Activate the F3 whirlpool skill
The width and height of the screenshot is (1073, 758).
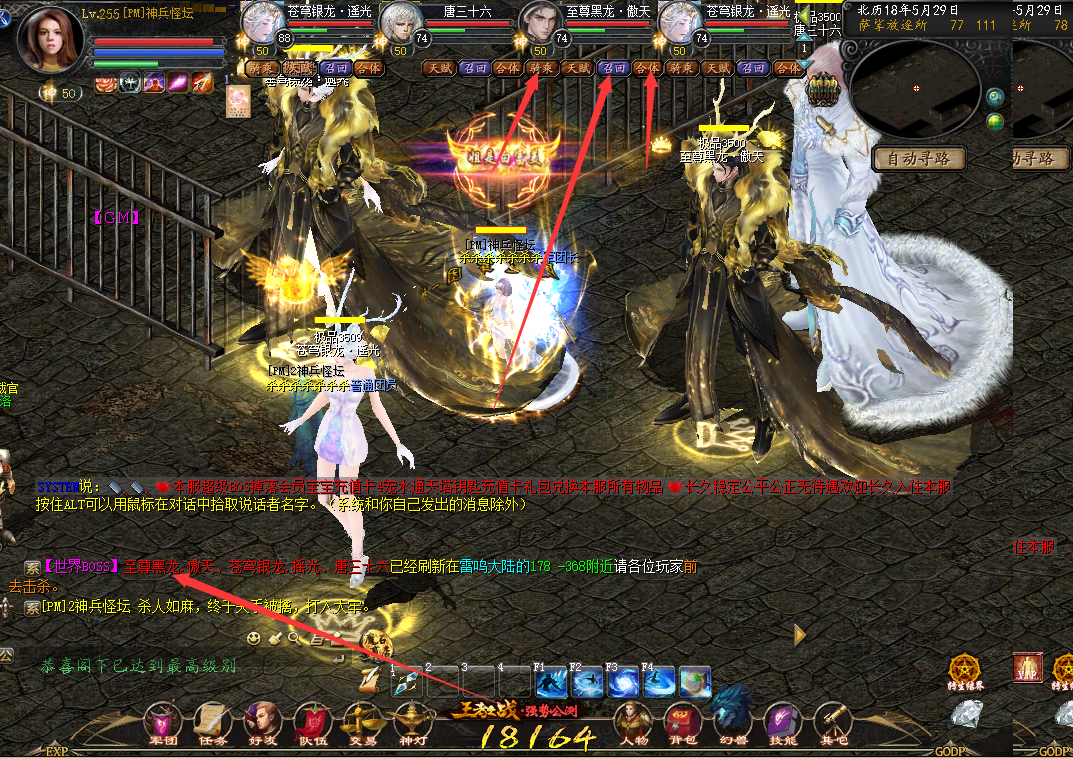(624, 682)
